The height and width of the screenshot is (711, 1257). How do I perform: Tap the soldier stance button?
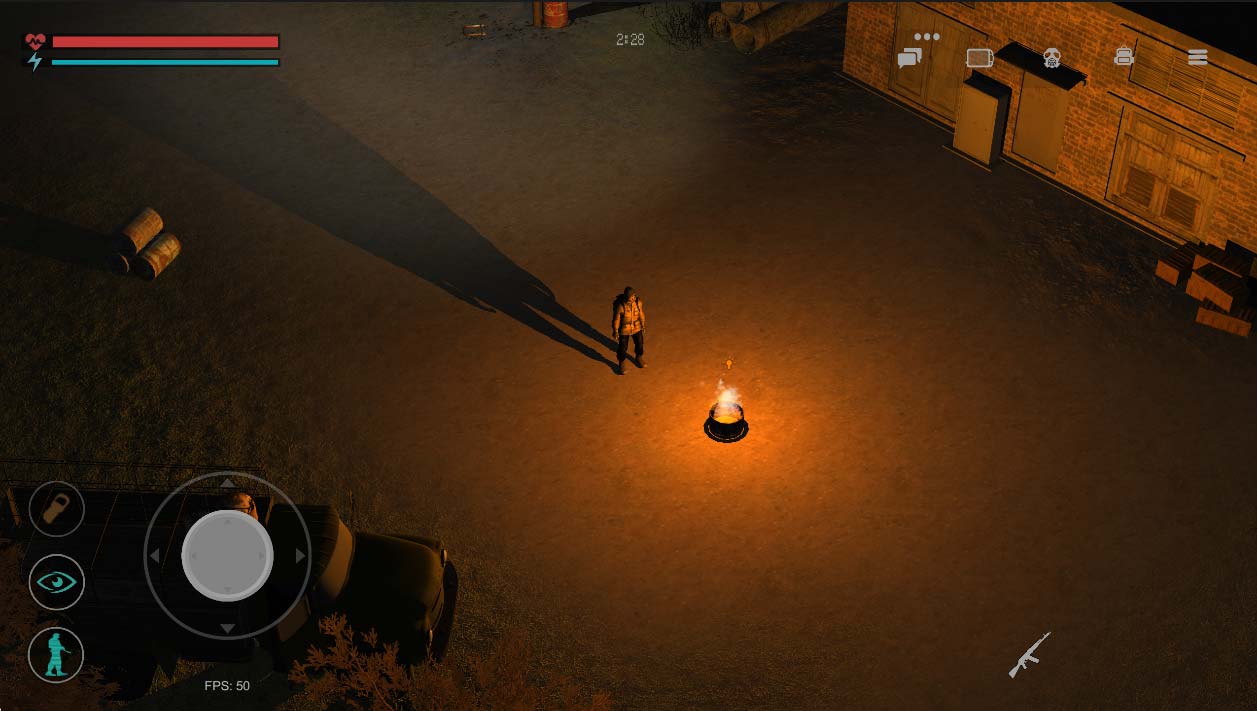(56, 655)
